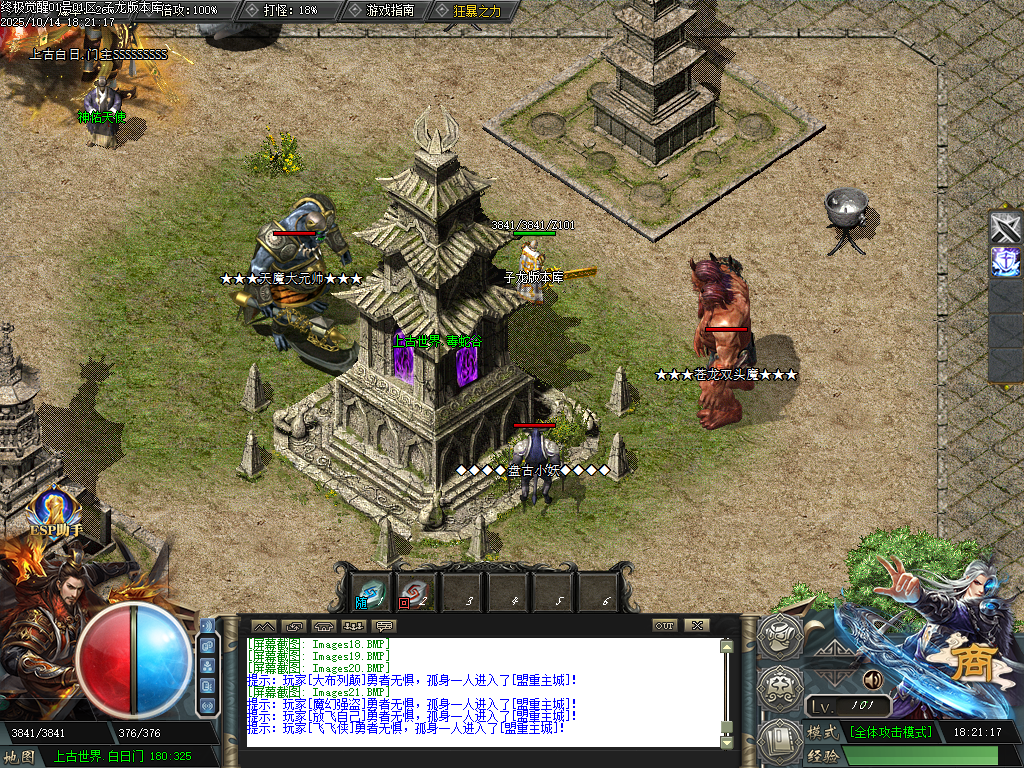
Task: Click the OUT button above chat
Action: click(664, 625)
